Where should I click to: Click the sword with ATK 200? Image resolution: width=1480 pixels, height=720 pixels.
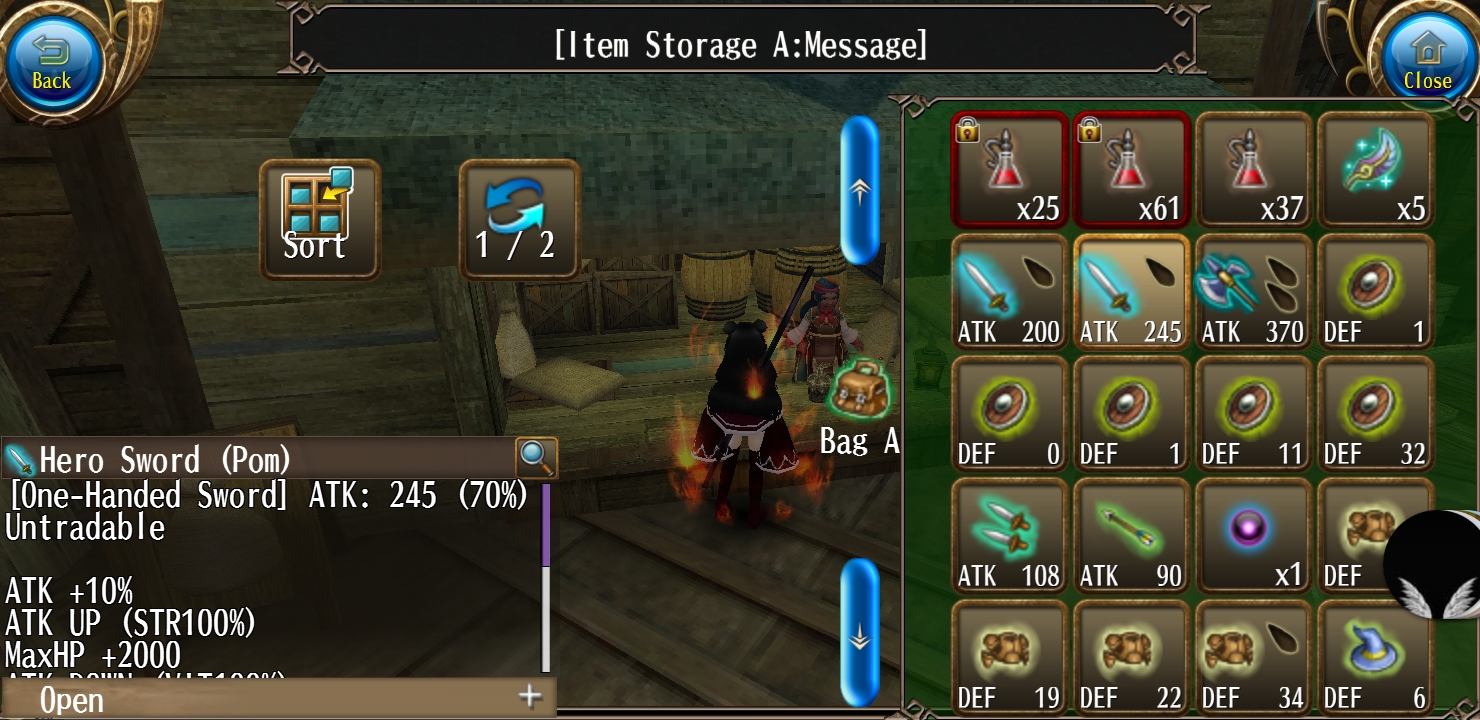[1009, 290]
